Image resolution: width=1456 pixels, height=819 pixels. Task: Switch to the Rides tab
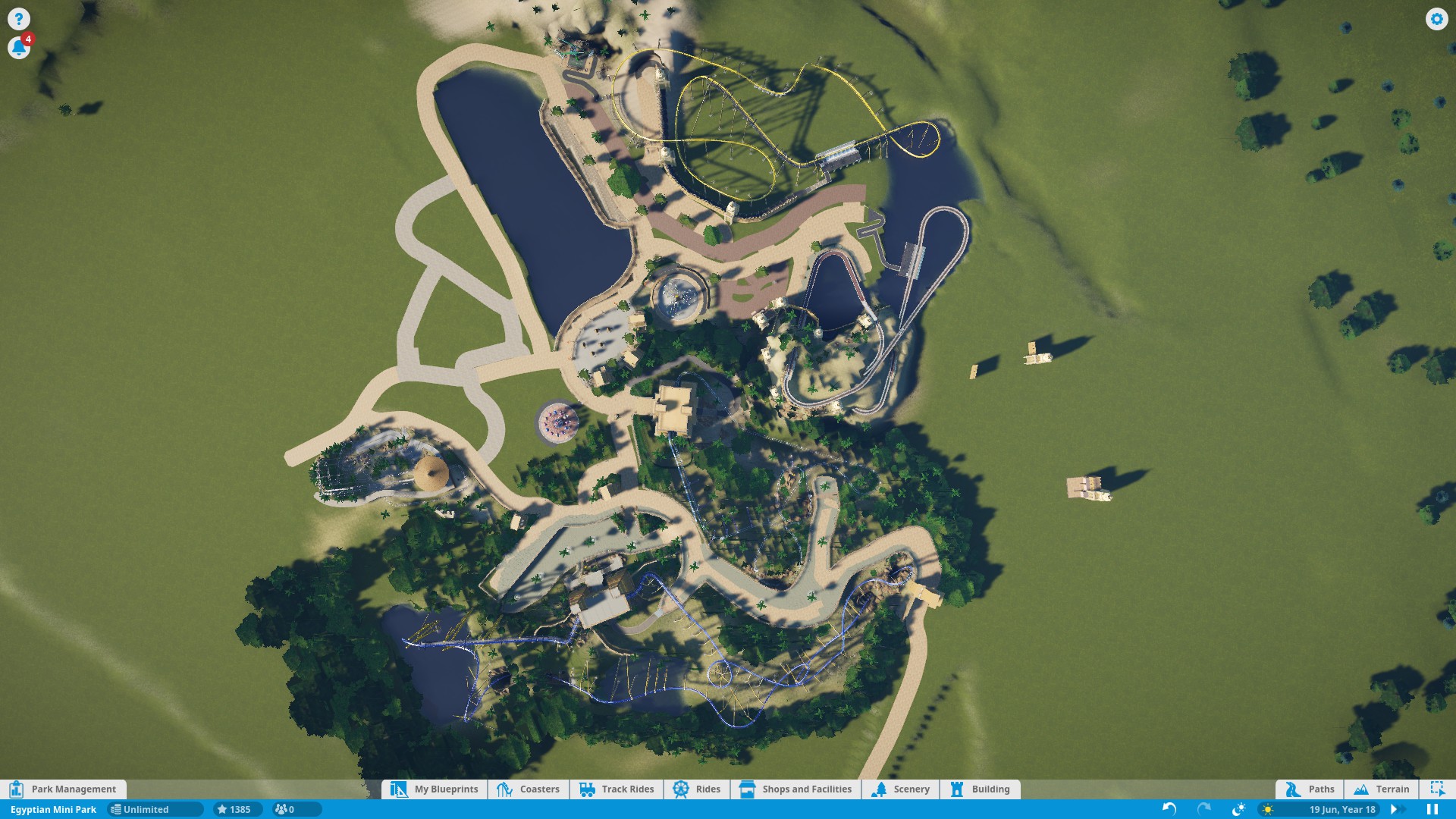click(x=697, y=789)
